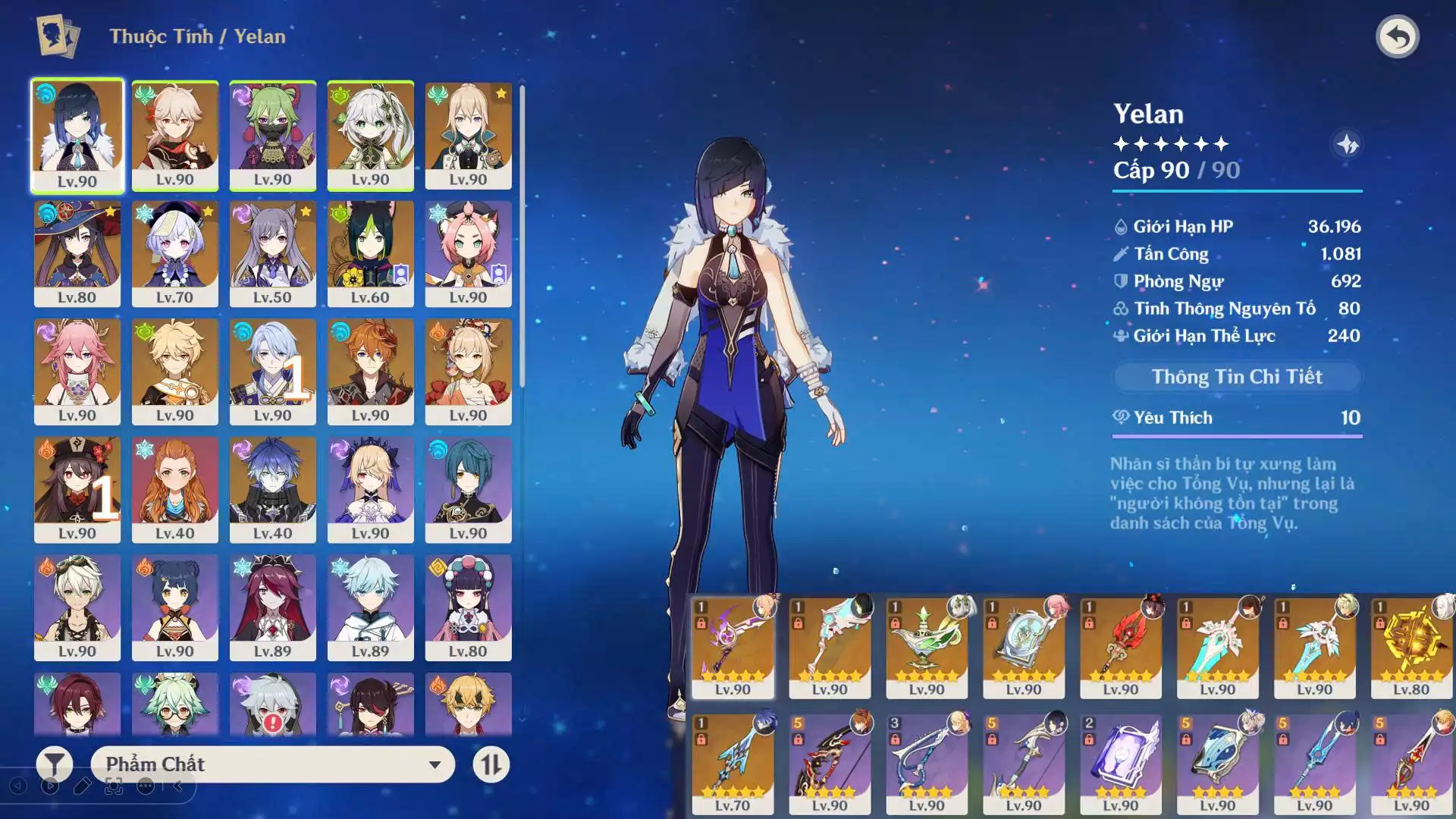Click the return arrow button
The height and width of the screenshot is (819, 1456).
pos(1397,36)
